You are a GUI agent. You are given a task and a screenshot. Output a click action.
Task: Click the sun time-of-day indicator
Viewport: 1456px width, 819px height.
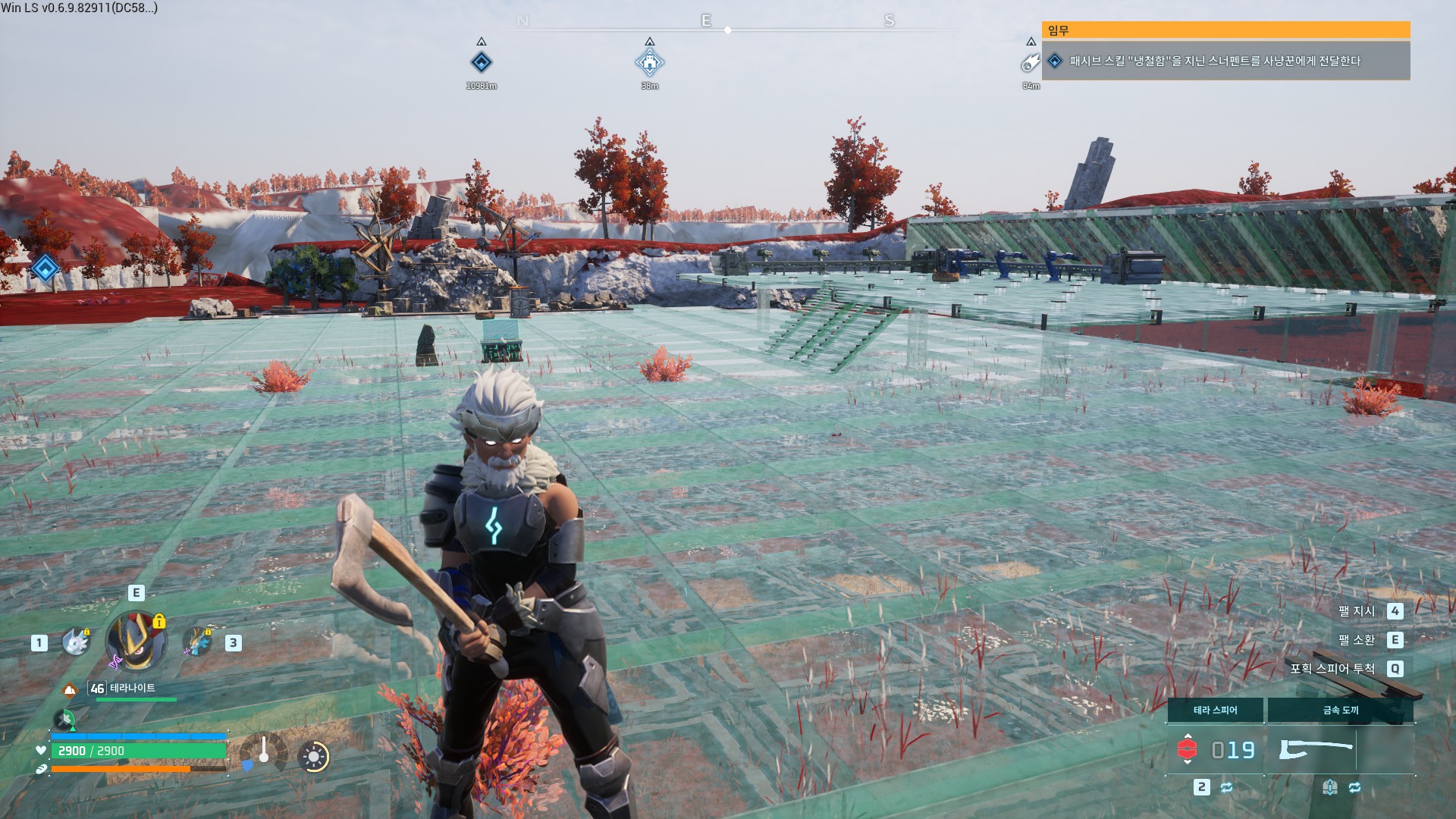coord(313,756)
